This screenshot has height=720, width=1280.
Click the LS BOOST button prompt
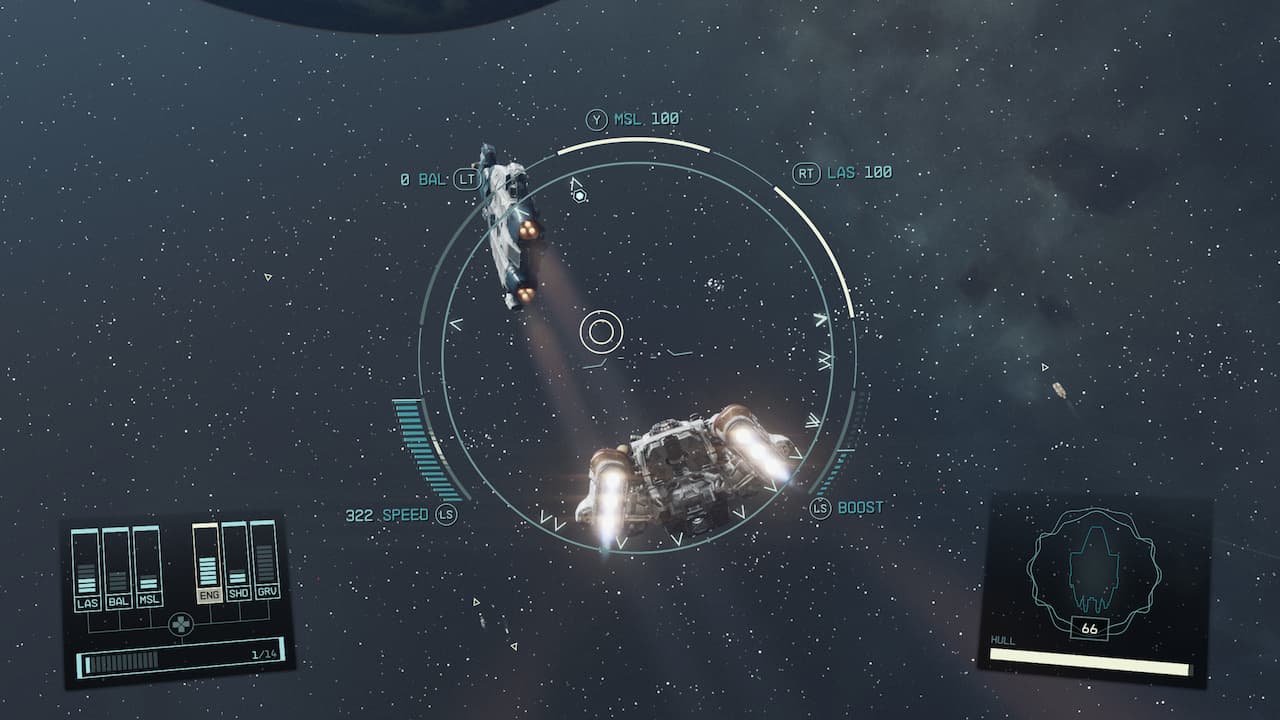(x=820, y=508)
